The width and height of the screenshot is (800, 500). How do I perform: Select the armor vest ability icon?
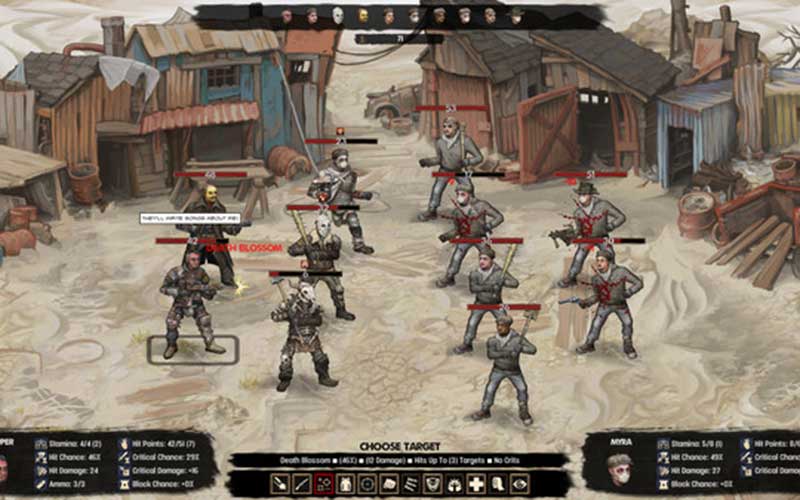click(x=346, y=484)
